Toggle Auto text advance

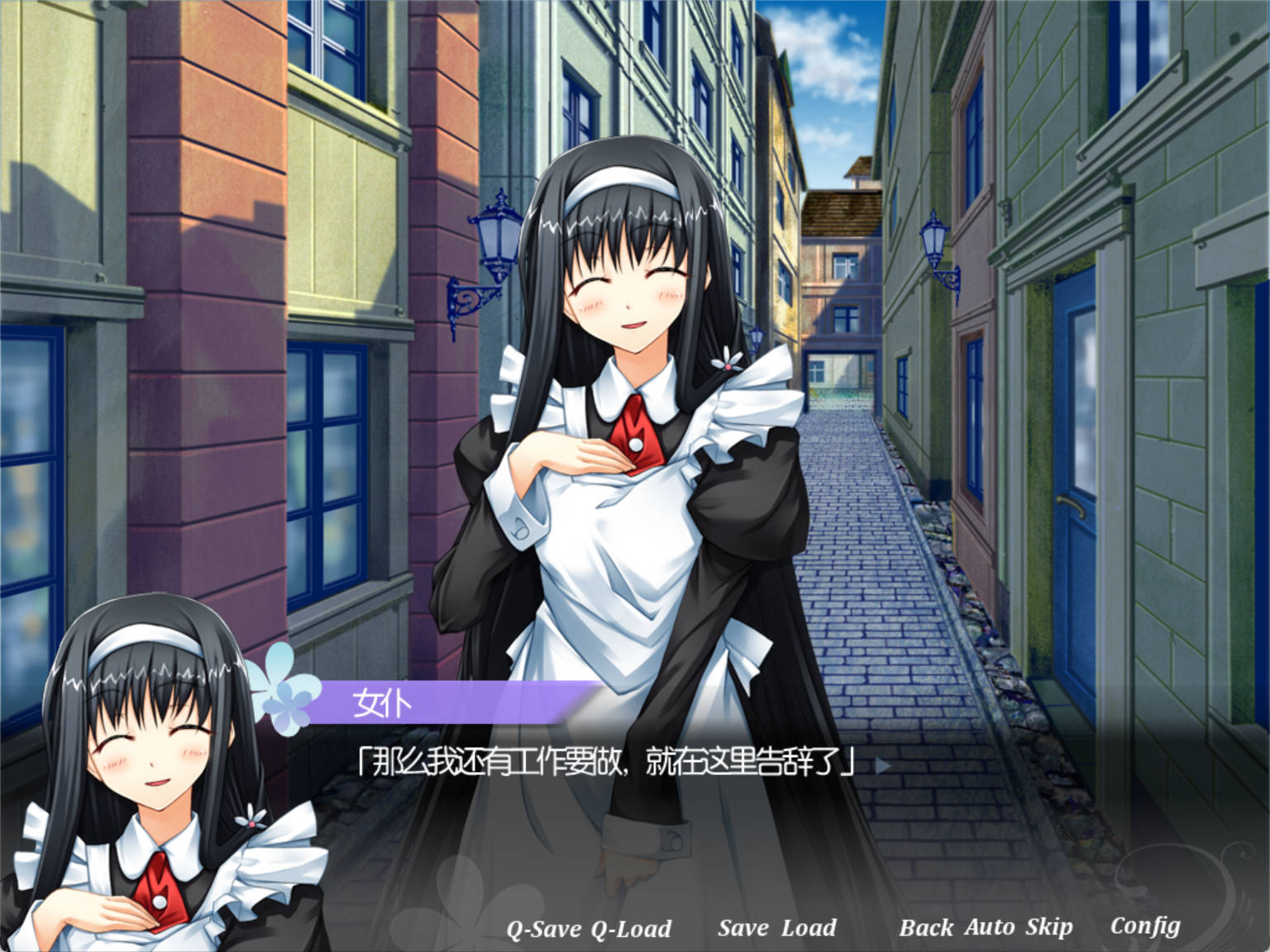click(989, 928)
